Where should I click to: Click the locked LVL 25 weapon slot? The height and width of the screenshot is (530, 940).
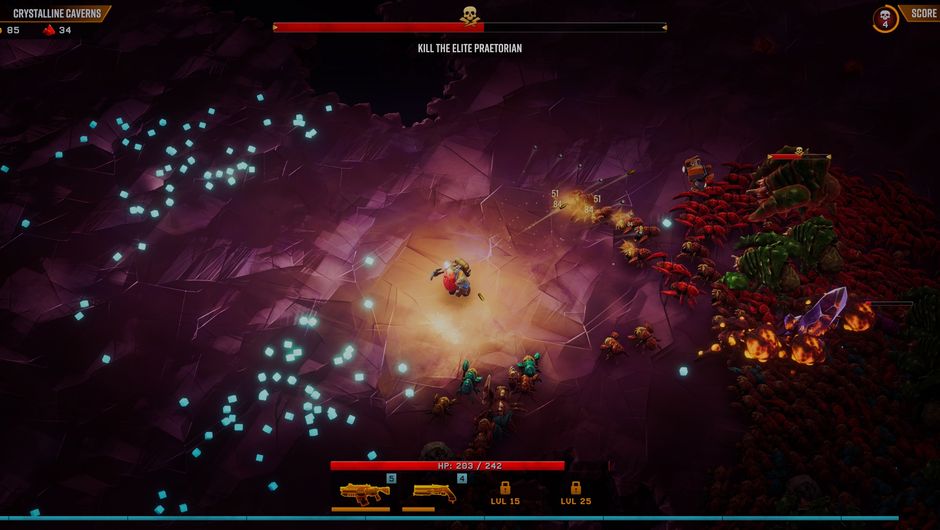click(575, 493)
